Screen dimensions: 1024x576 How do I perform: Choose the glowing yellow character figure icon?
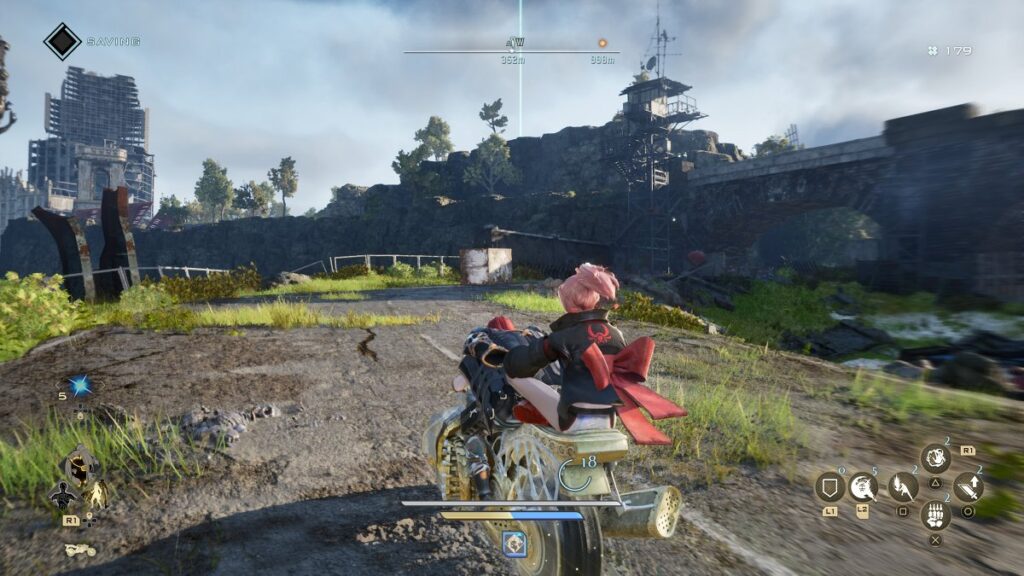97,495
